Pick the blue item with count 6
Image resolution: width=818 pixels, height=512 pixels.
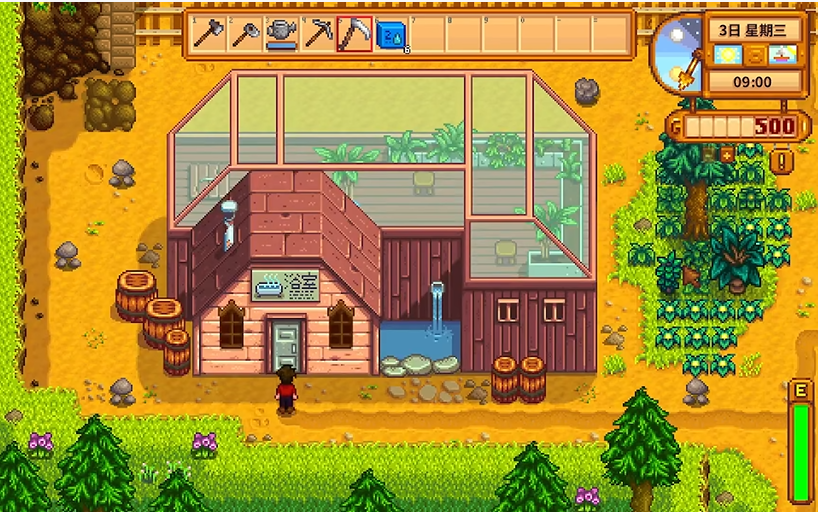390,34
